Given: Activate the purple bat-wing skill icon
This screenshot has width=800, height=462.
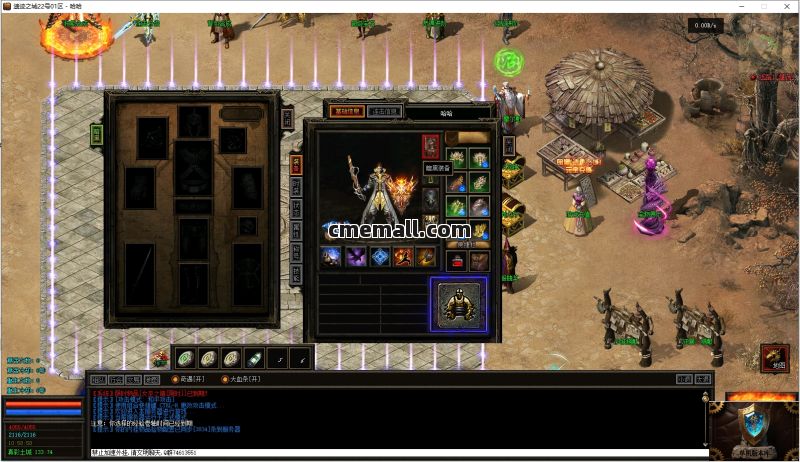Looking at the screenshot, I should point(355,257).
